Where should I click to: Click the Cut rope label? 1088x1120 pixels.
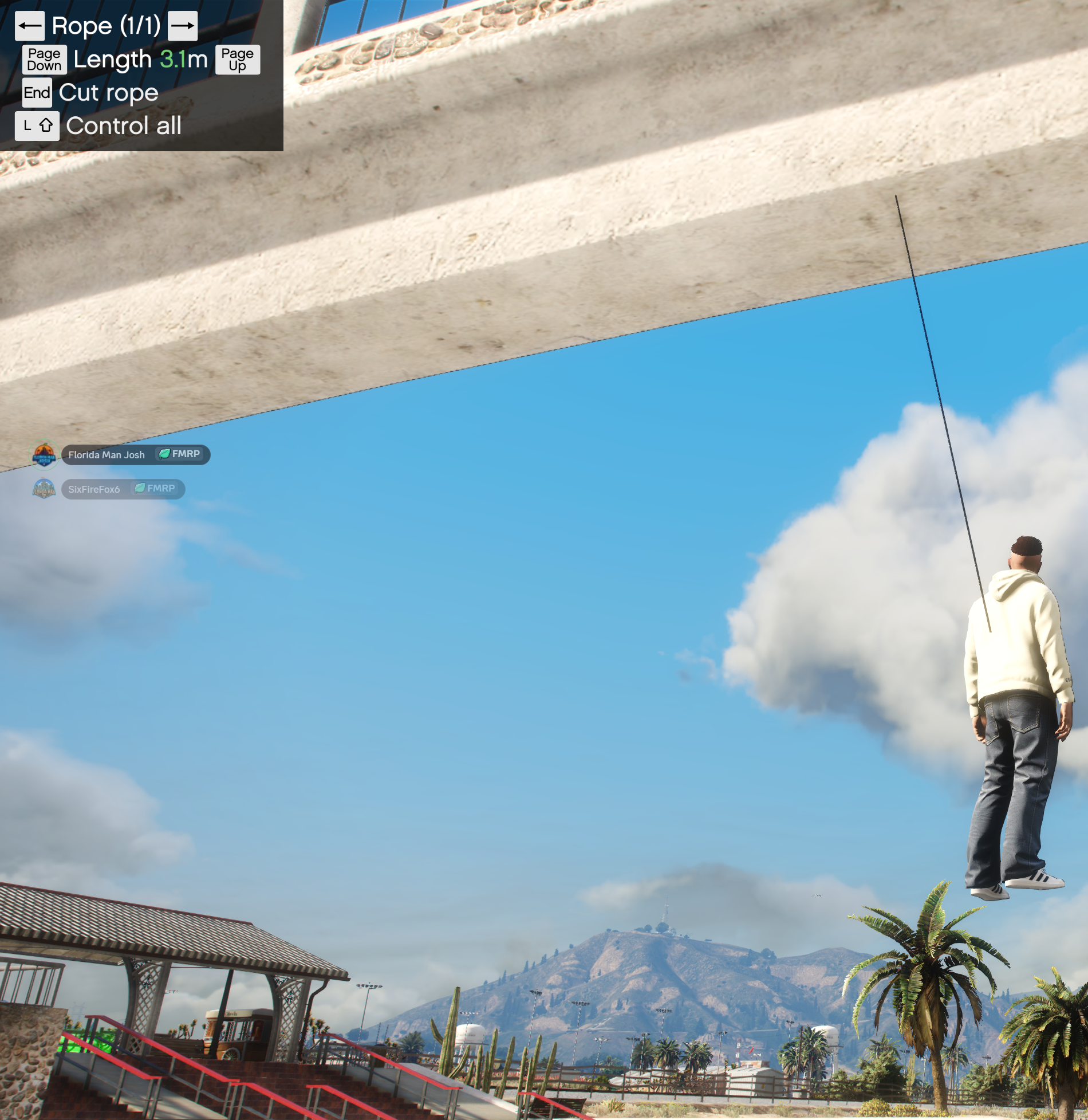[x=108, y=93]
